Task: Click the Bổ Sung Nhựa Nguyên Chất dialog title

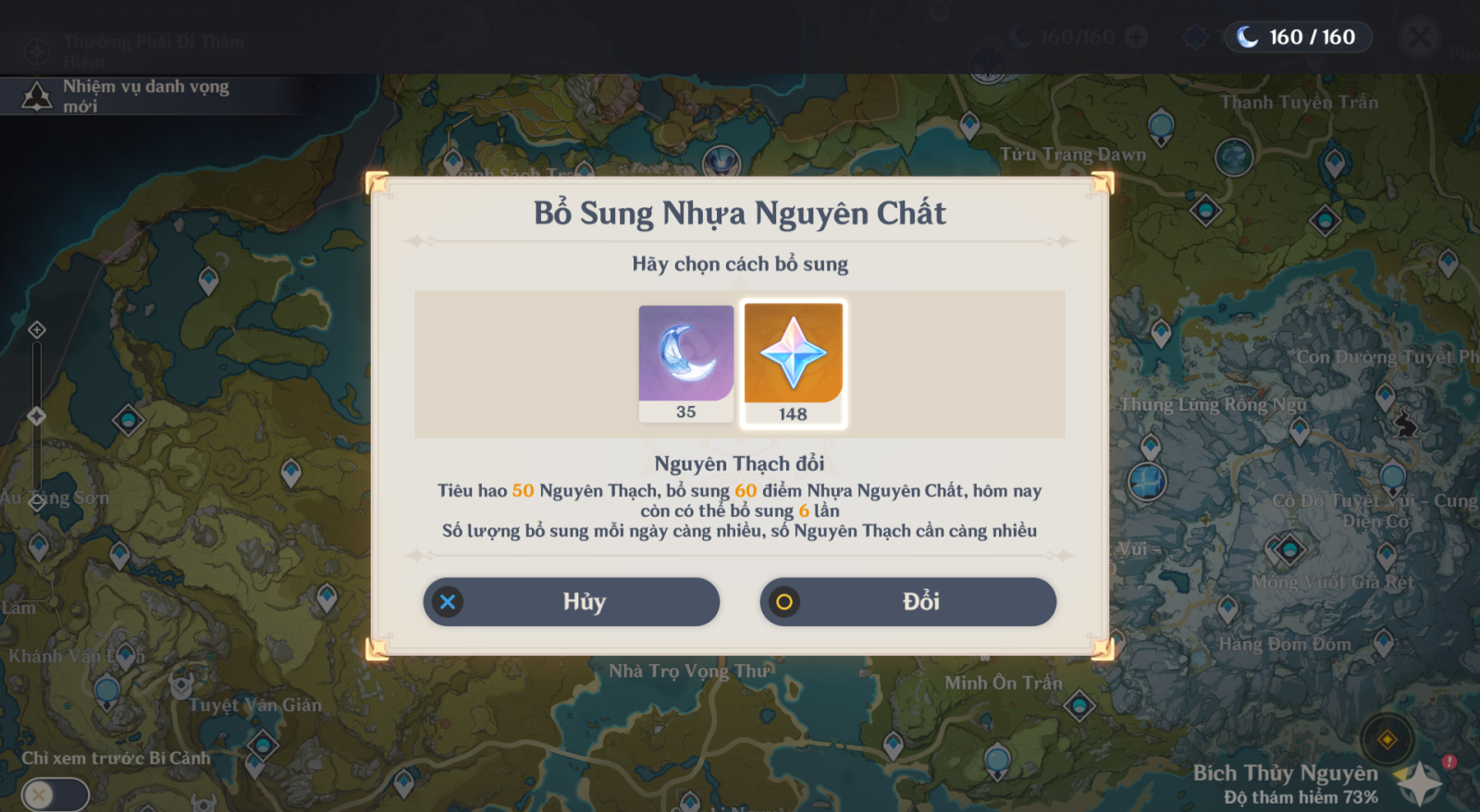Action: (739, 213)
